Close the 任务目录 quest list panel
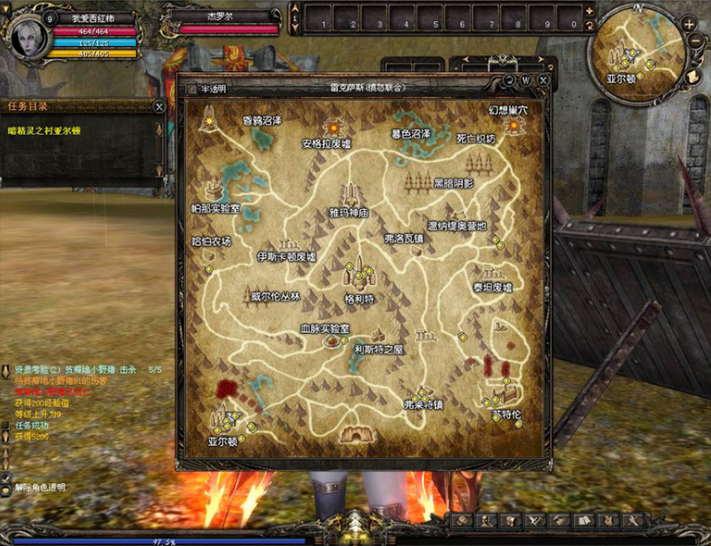 click(x=159, y=106)
